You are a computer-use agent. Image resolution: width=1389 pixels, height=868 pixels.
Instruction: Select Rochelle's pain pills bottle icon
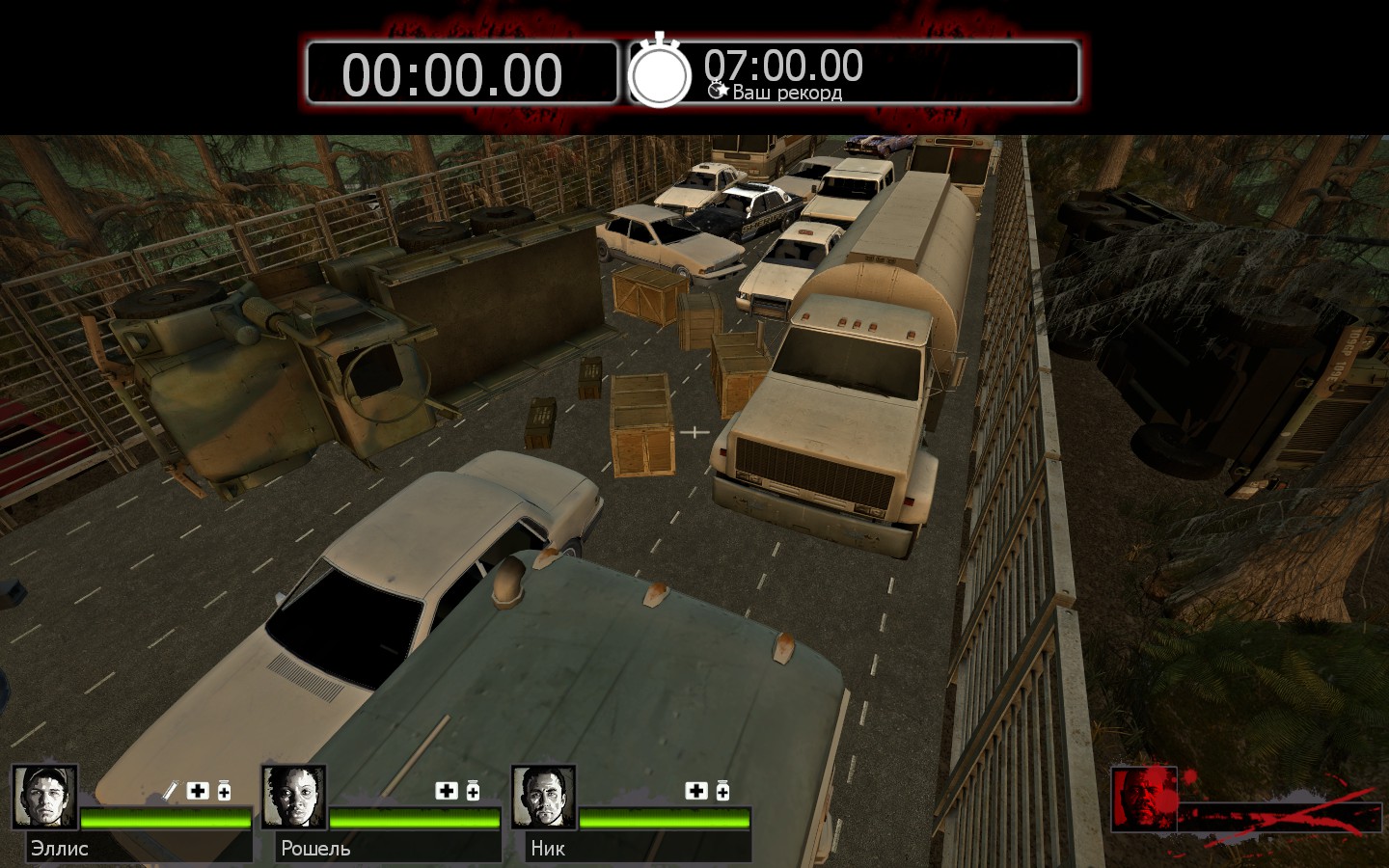click(473, 791)
